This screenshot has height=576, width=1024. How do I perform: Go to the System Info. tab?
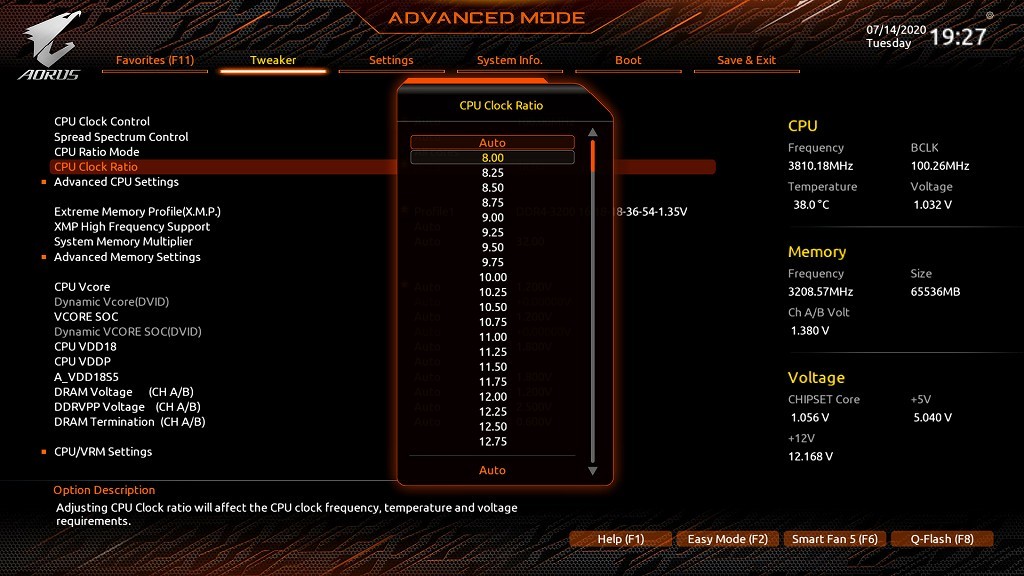pos(510,60)
